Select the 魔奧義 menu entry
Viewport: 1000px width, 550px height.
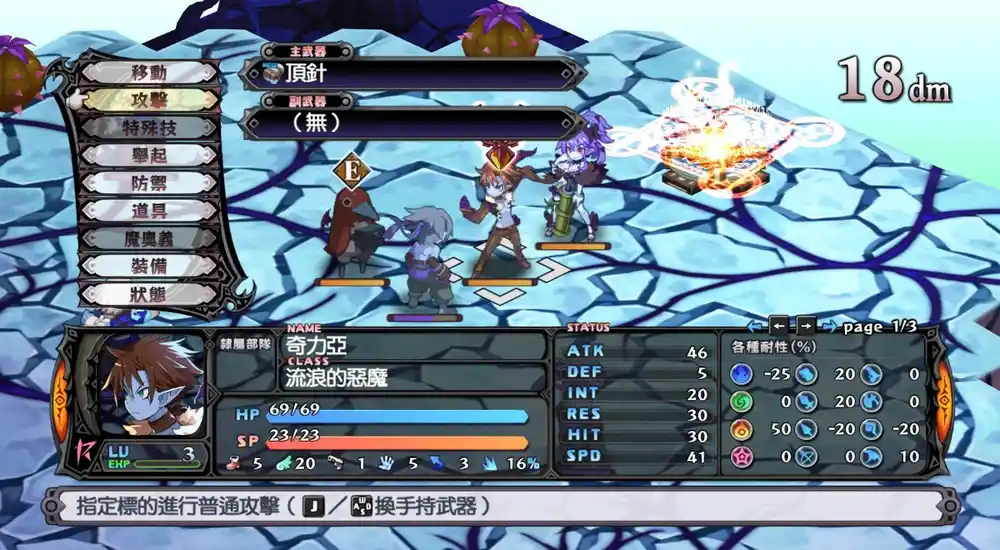pos(148,240)
